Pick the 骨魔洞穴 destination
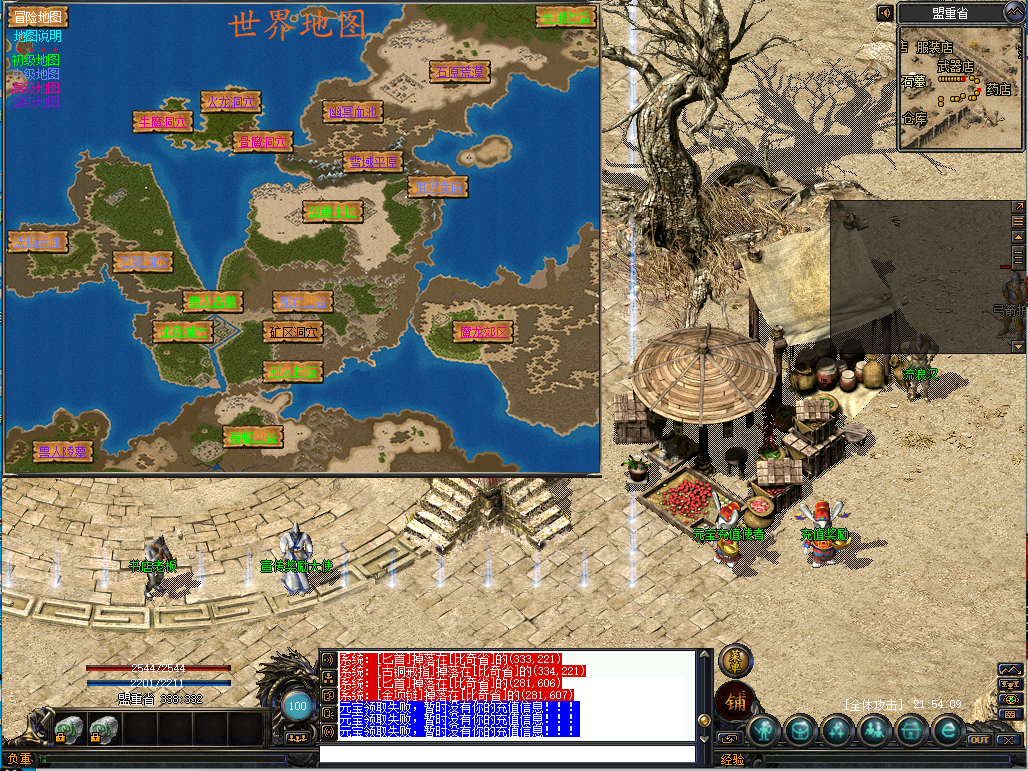Viewport: 1028px width, 771px height. 262,142
